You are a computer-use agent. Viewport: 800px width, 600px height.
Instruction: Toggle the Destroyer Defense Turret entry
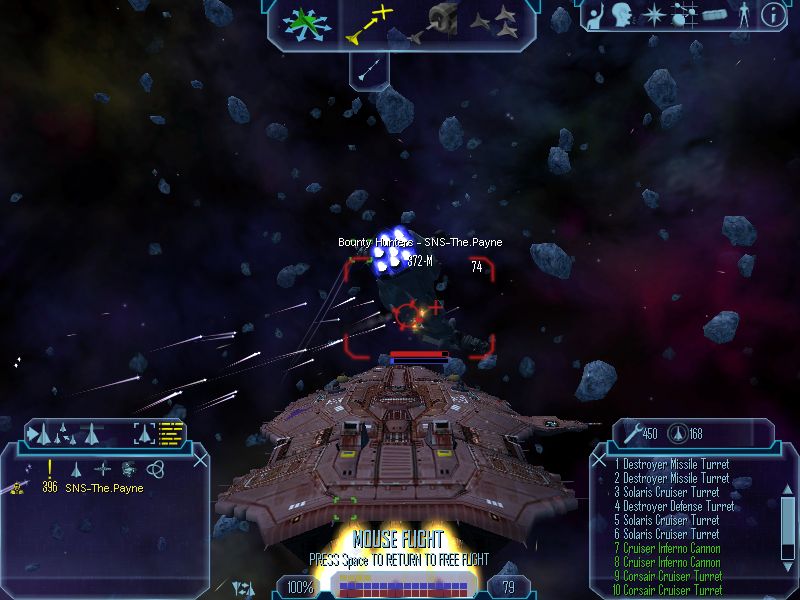[x=674, y=507]
